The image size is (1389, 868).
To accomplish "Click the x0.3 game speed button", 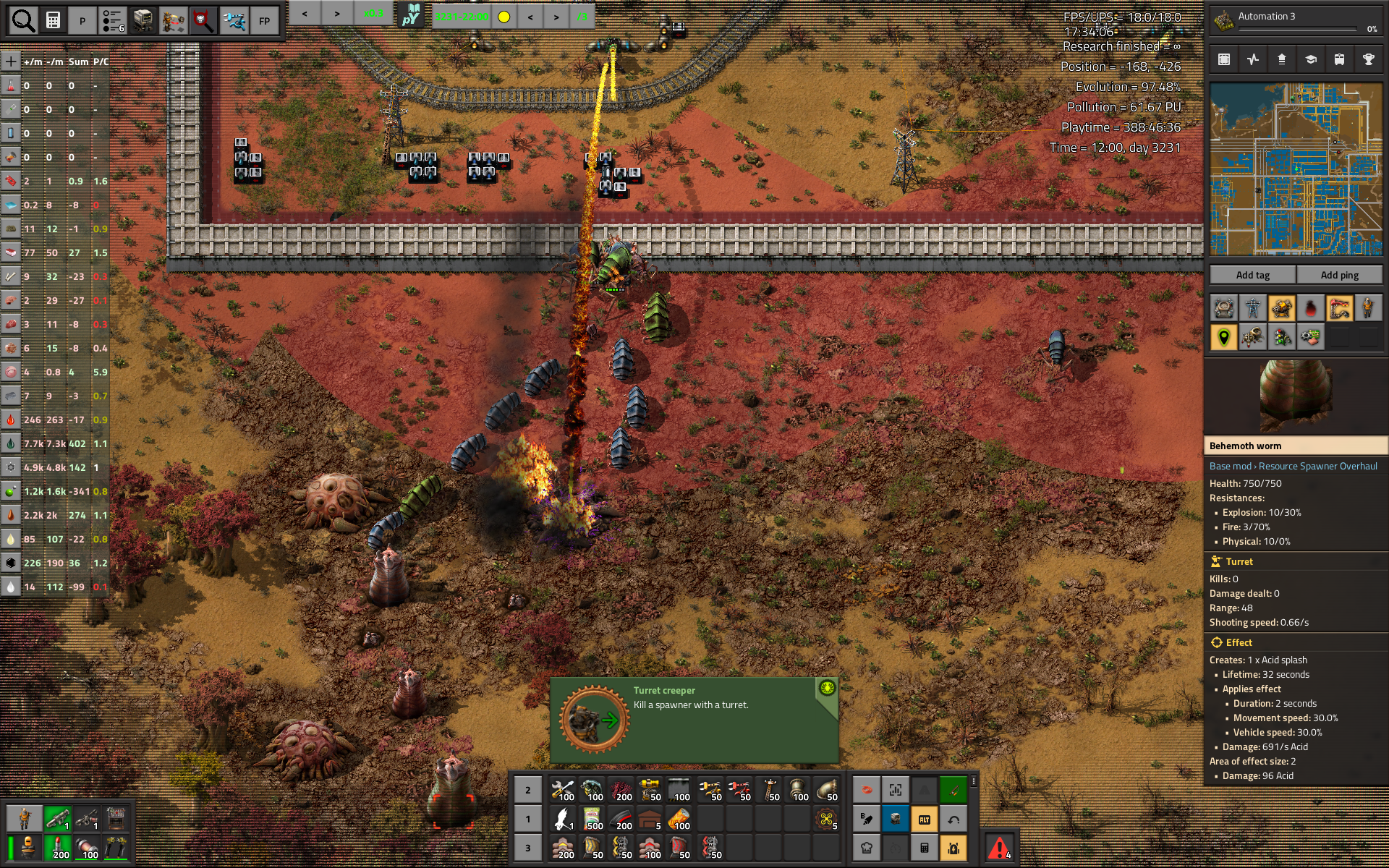I will pos(373,14).
